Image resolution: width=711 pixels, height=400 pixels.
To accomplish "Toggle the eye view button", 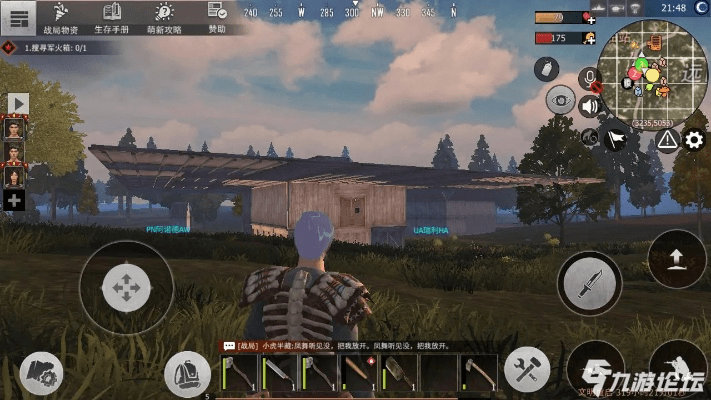I will (560, 100).
